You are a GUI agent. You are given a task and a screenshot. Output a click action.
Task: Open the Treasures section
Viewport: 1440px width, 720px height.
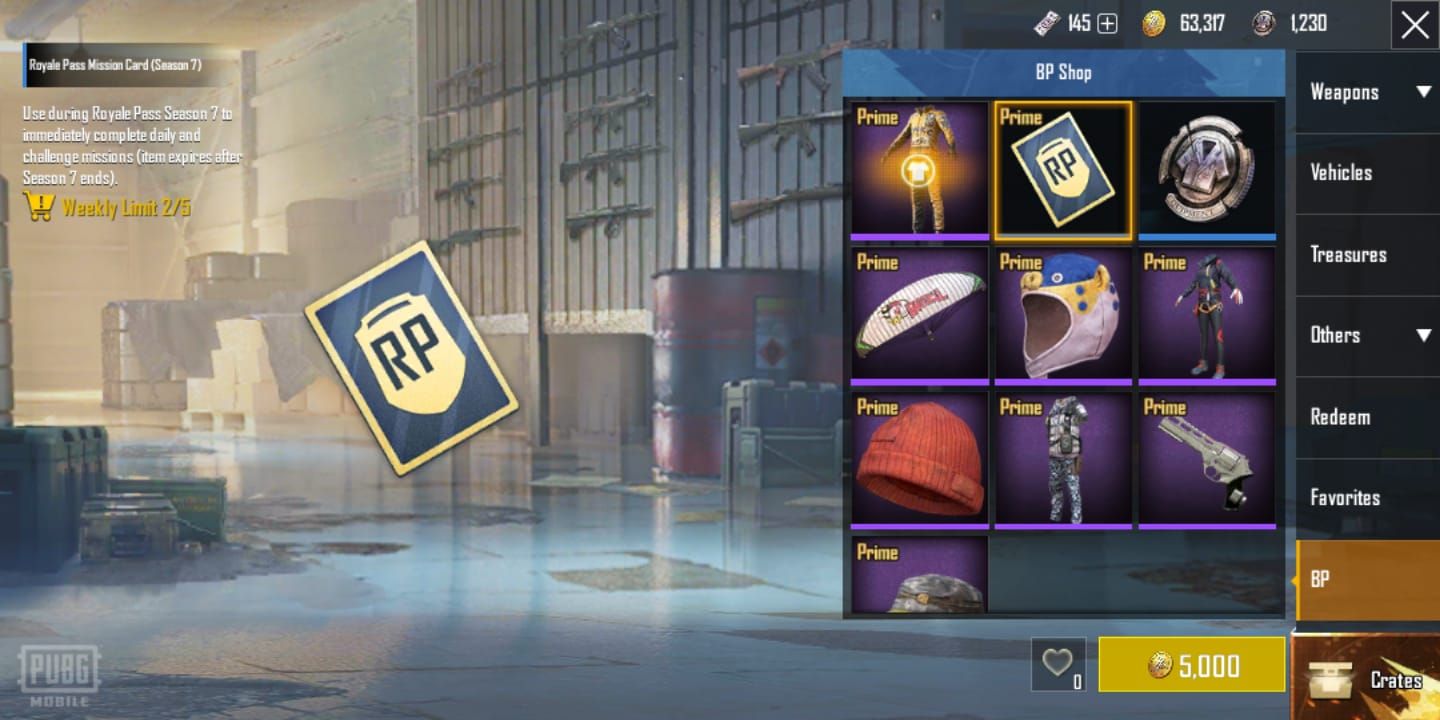click(1347, 254)
